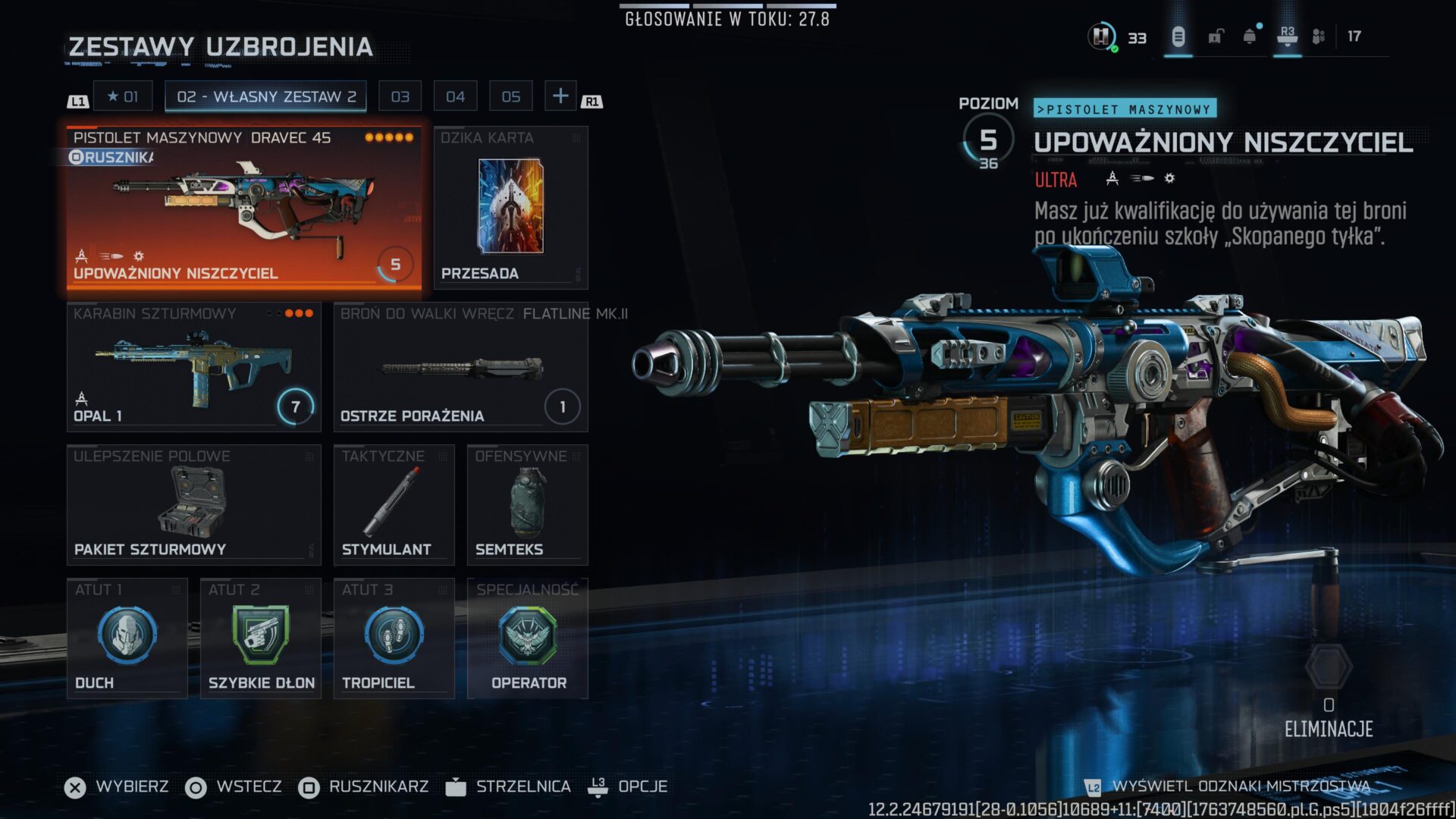Open the Rusznikarz gunsmith option
Image resolution: width=1456 pixels, height=819 pixels.
(x=364, y=787)
